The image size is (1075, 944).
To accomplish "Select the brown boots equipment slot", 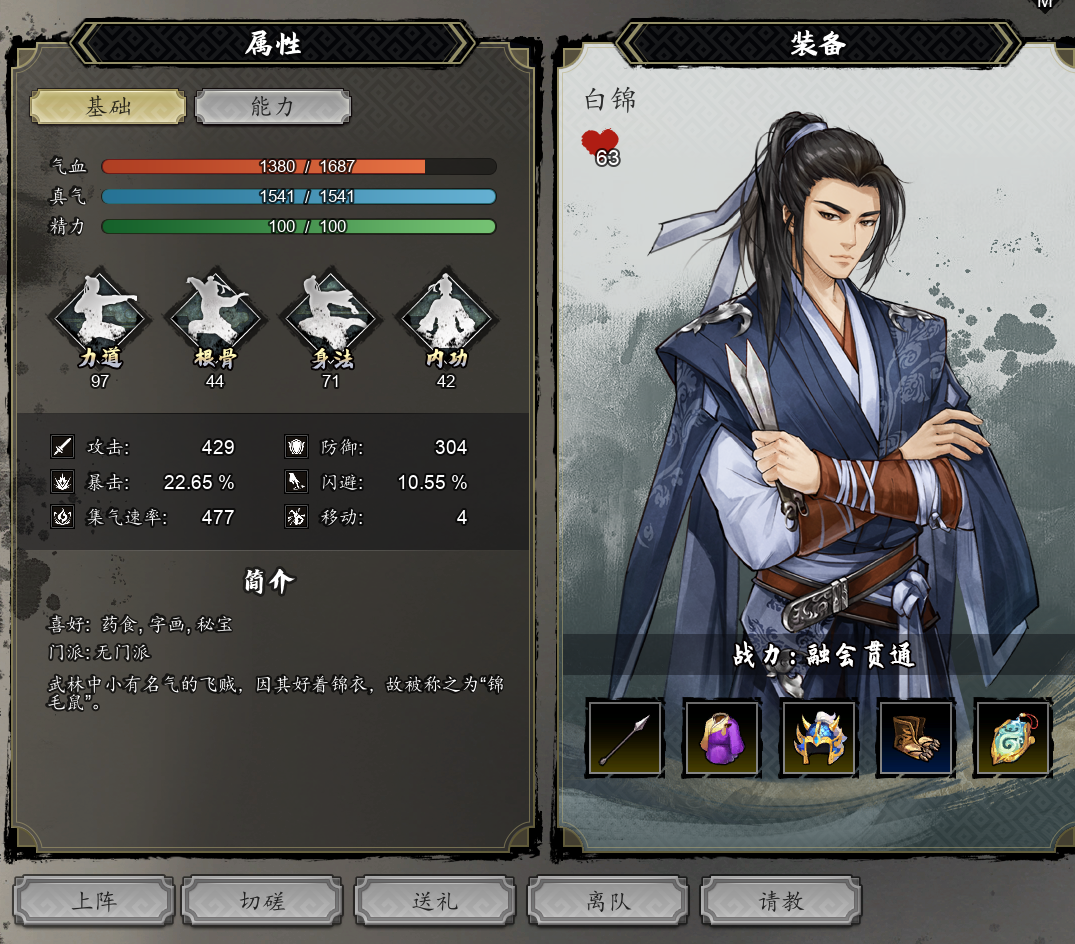I will 916,738.
